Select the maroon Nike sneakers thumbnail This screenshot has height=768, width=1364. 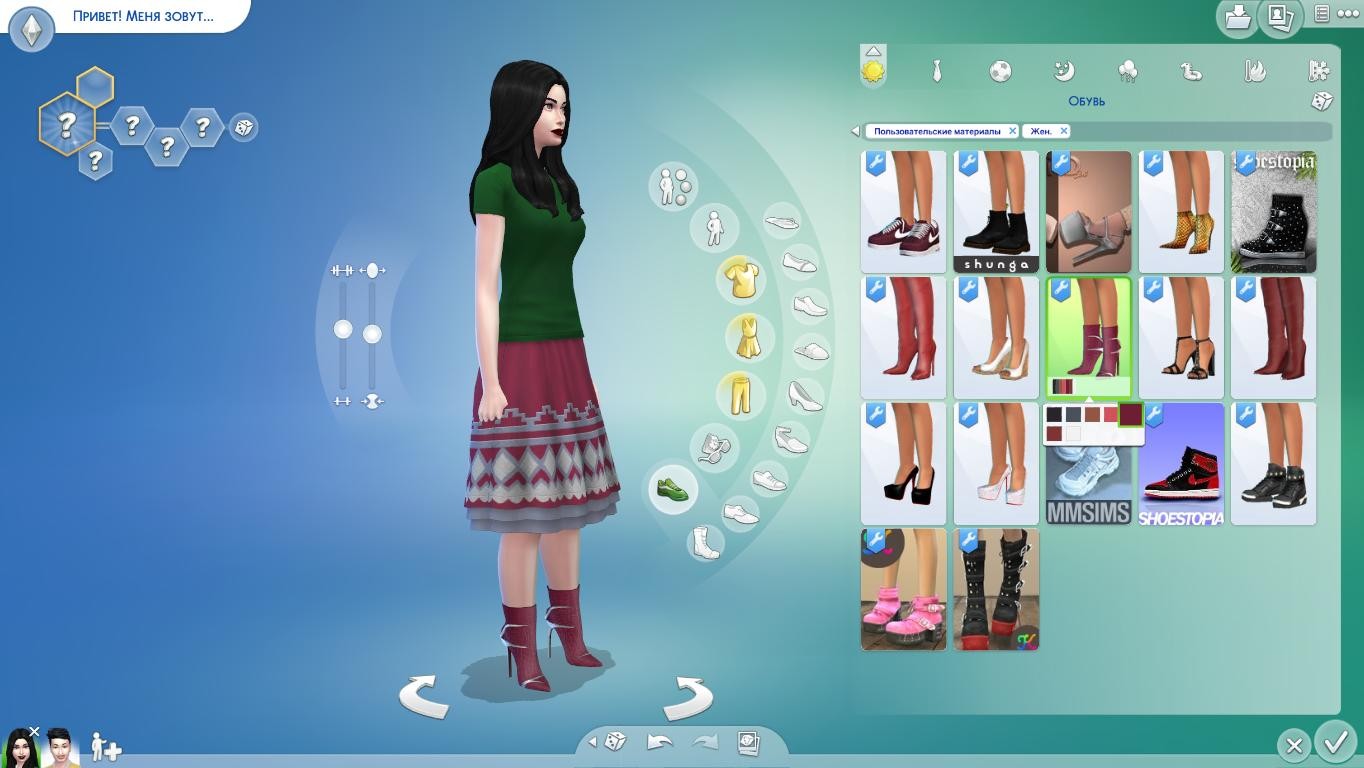click(x=903, y=212)
